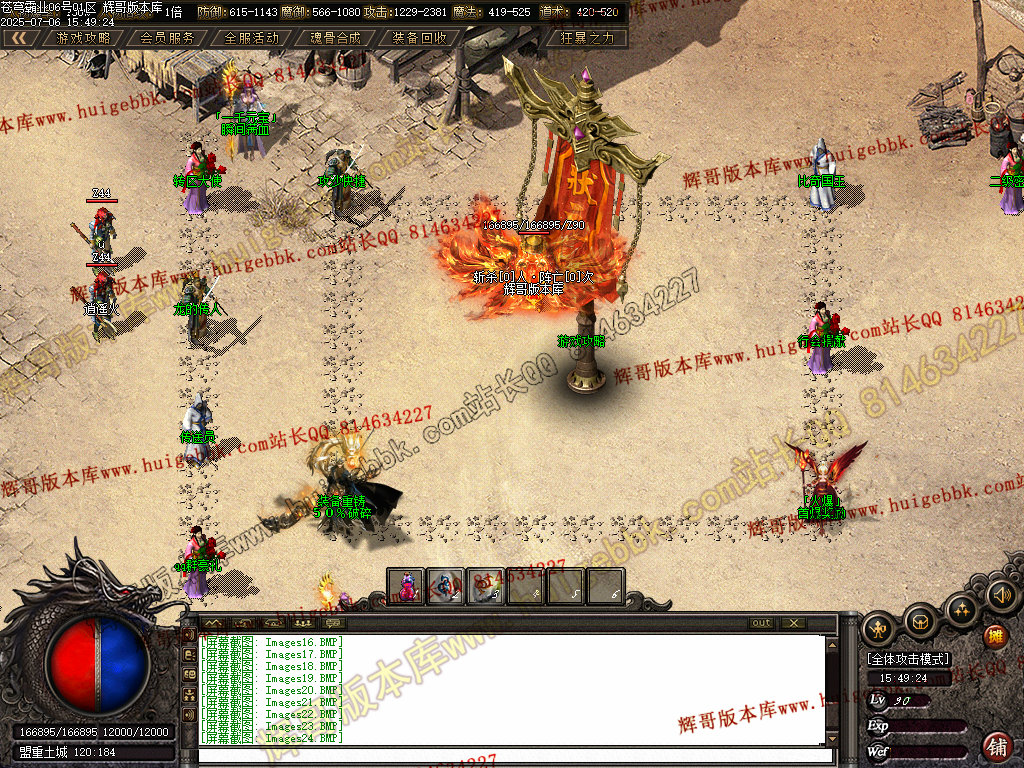1024x768 pixels.
Task: Close the chat panel with the X
Action: coord(793,623)
